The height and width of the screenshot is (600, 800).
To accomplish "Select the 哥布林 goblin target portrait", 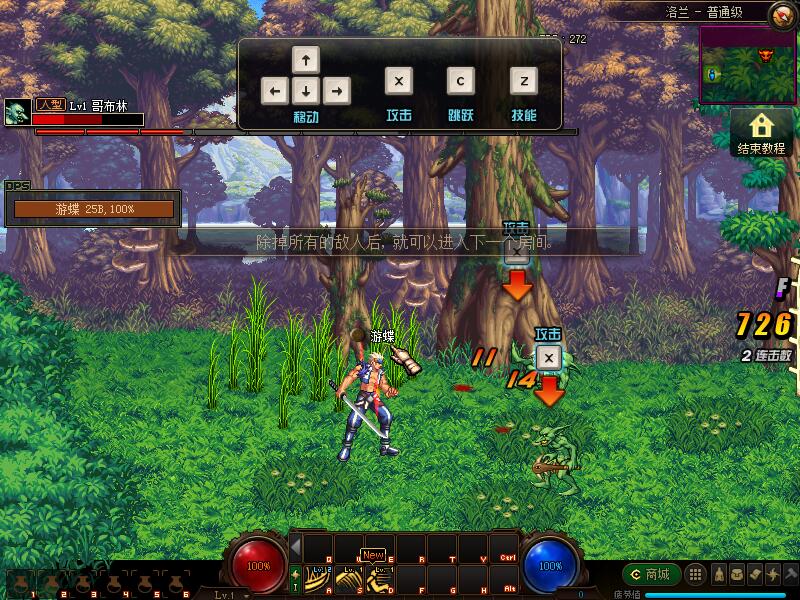I will click(17, 112).
